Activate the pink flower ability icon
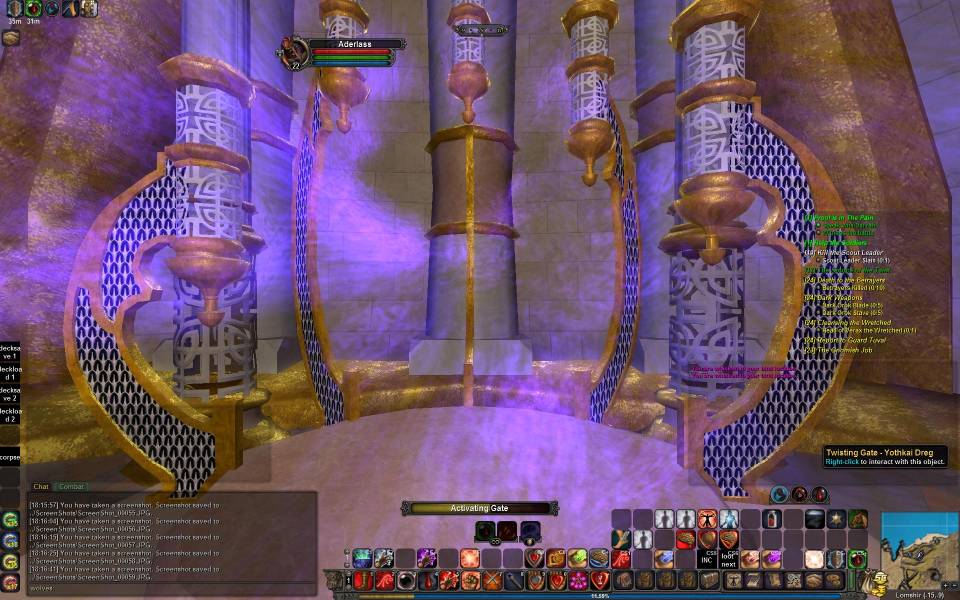 point(578,580)
